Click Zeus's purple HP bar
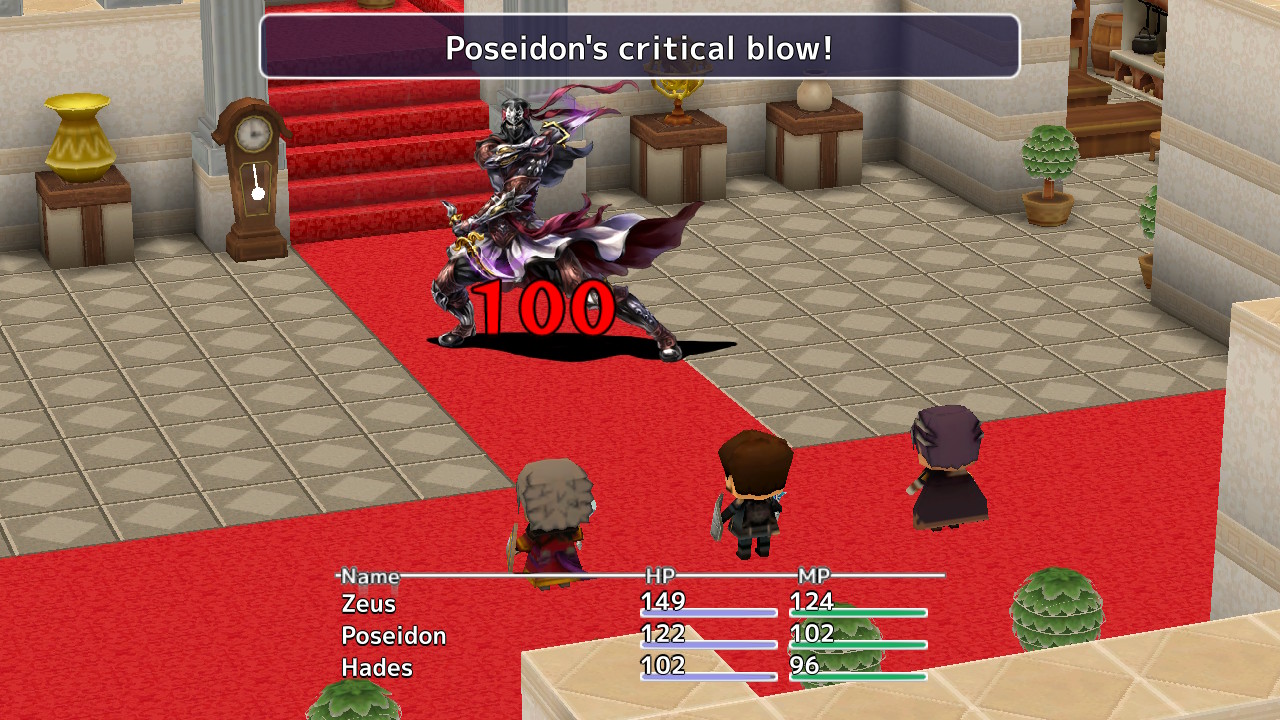1280x720 pixels. 710,612
